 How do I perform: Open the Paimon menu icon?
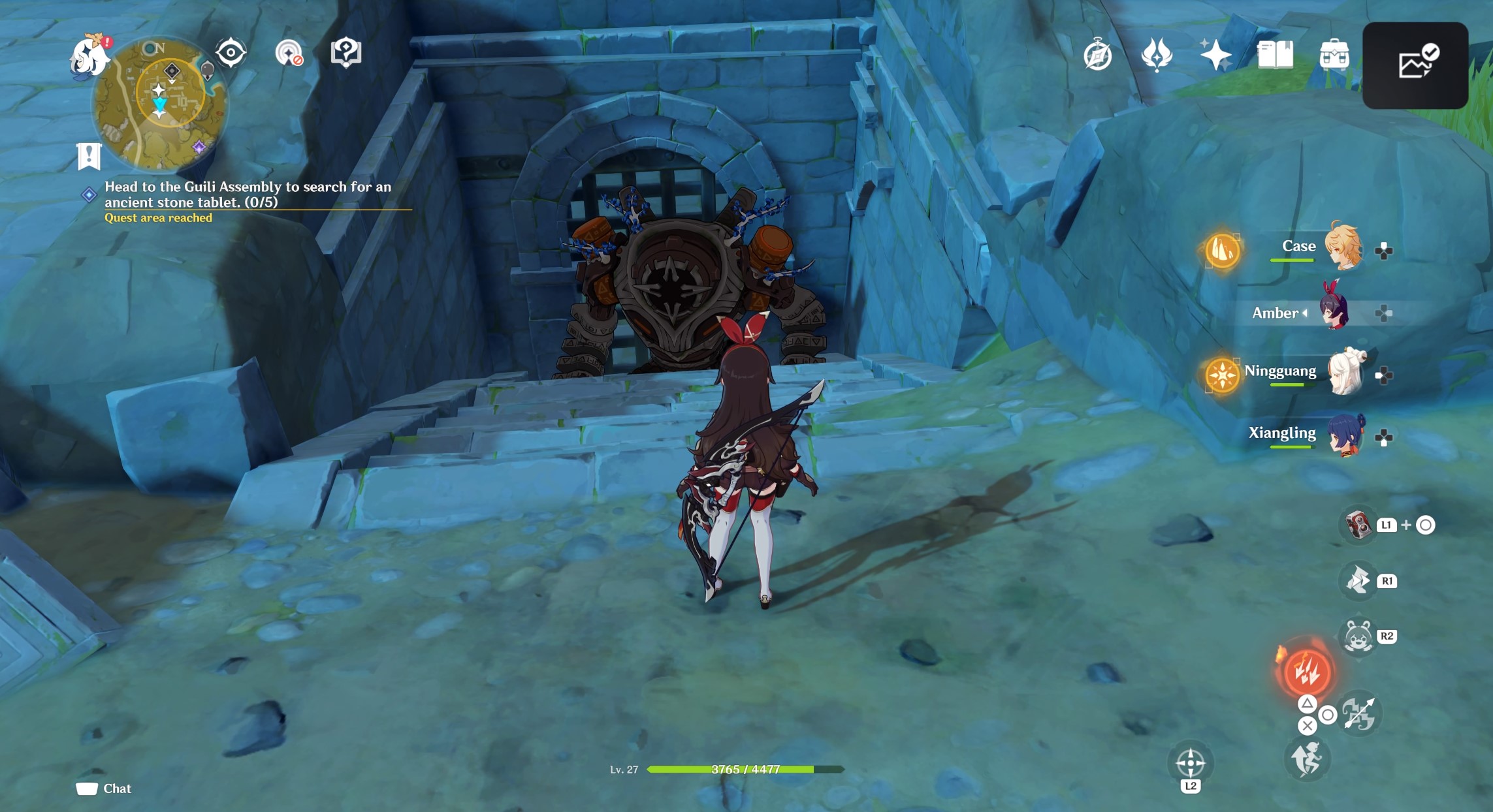click(88, 57)
